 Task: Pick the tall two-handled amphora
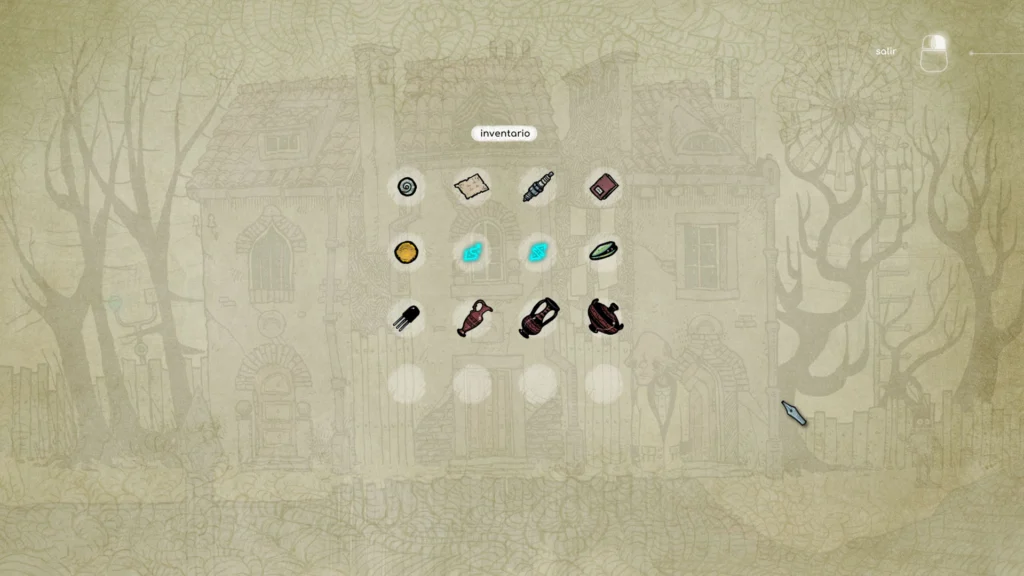(x=537, y=318)
